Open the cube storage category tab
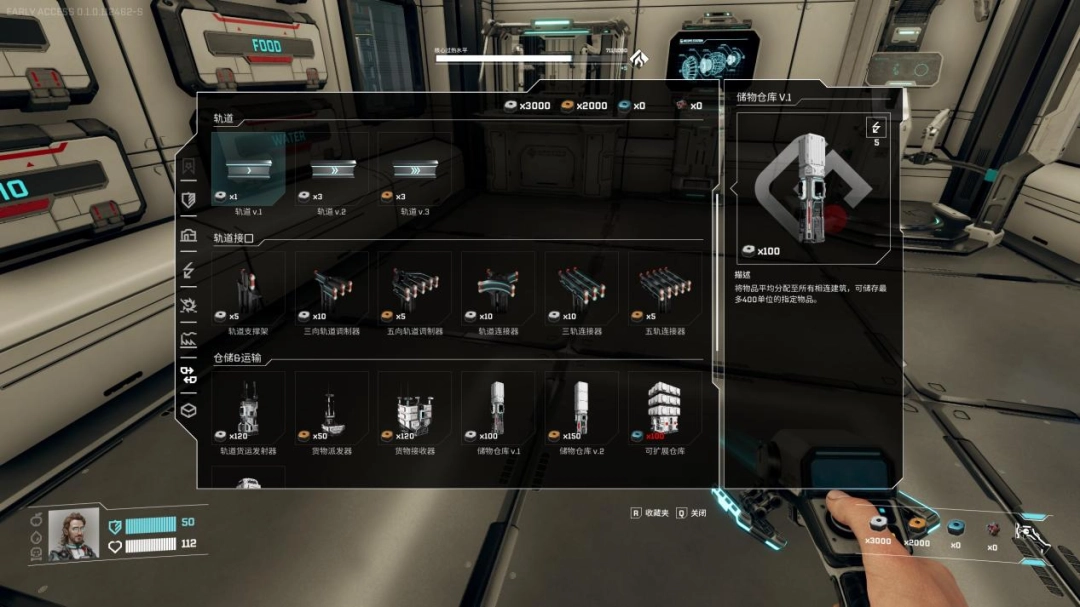1080x607 pixels. [188, 410]
